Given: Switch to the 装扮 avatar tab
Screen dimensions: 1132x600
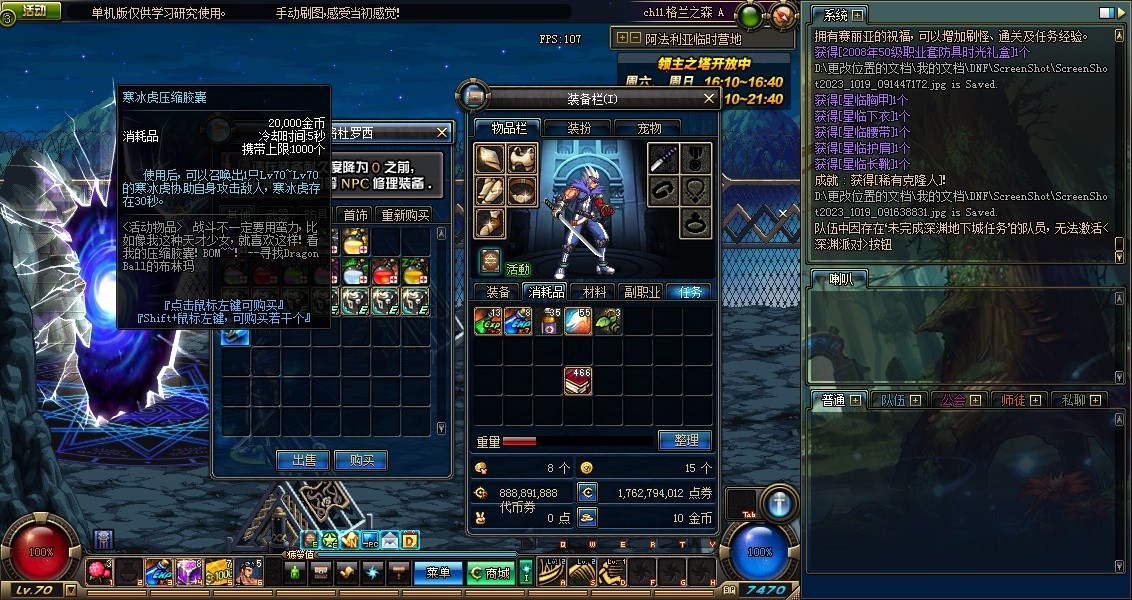Looking at the screenshot, I should pos(579,128).
